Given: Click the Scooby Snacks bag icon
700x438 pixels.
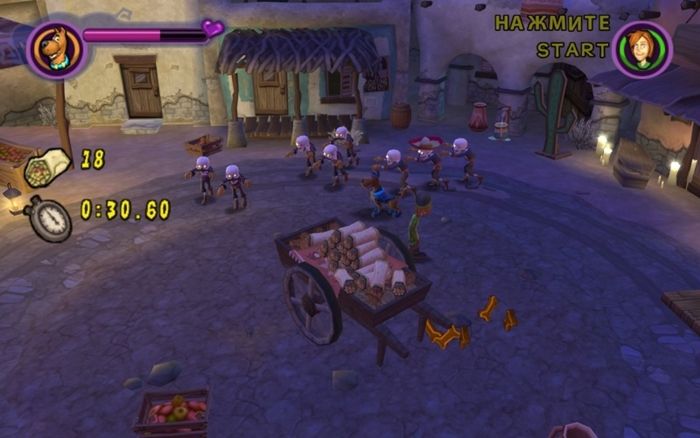Looking at the screenshot, I should [x=47, y=164].
